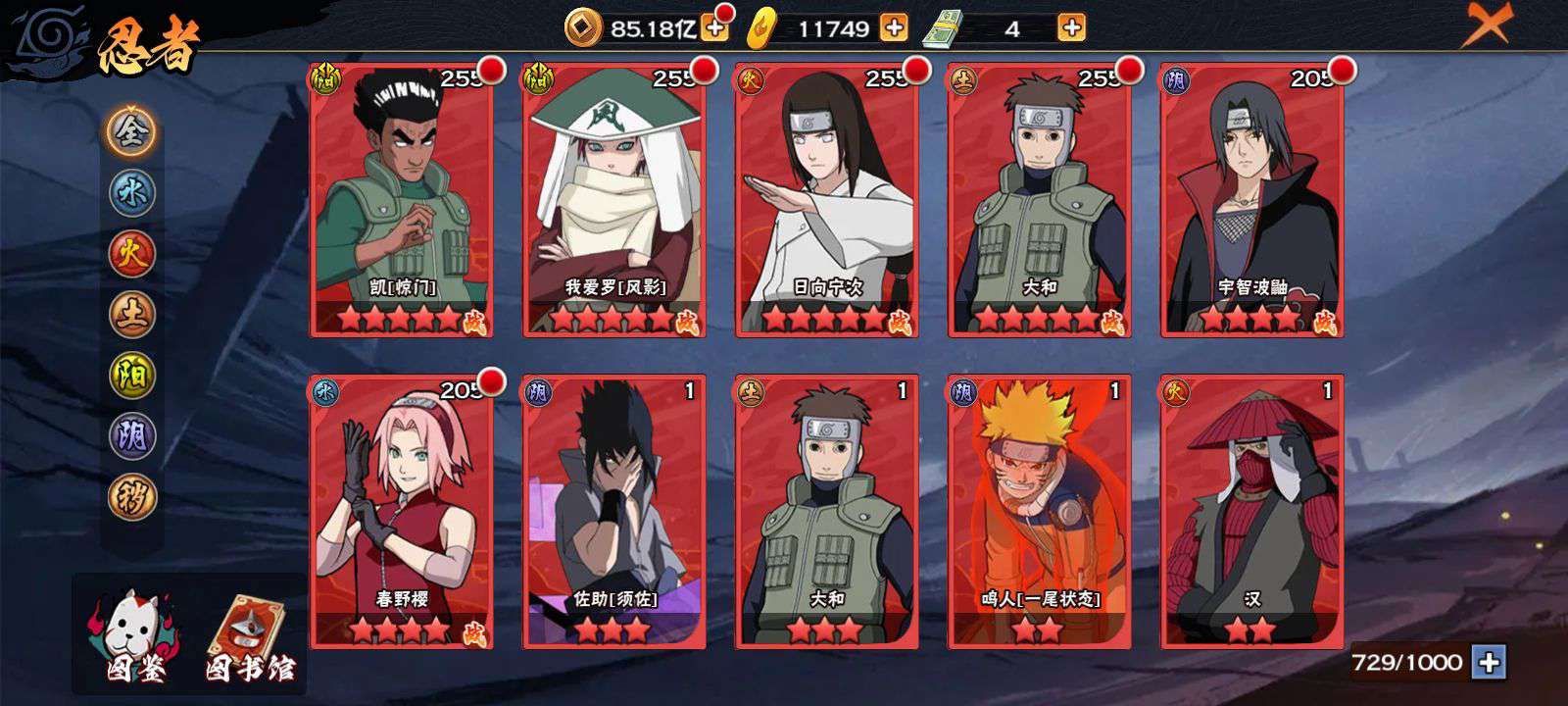The image size is (1568, 706).
Task: Add more copper coins with the plus button
Action: 715,28
